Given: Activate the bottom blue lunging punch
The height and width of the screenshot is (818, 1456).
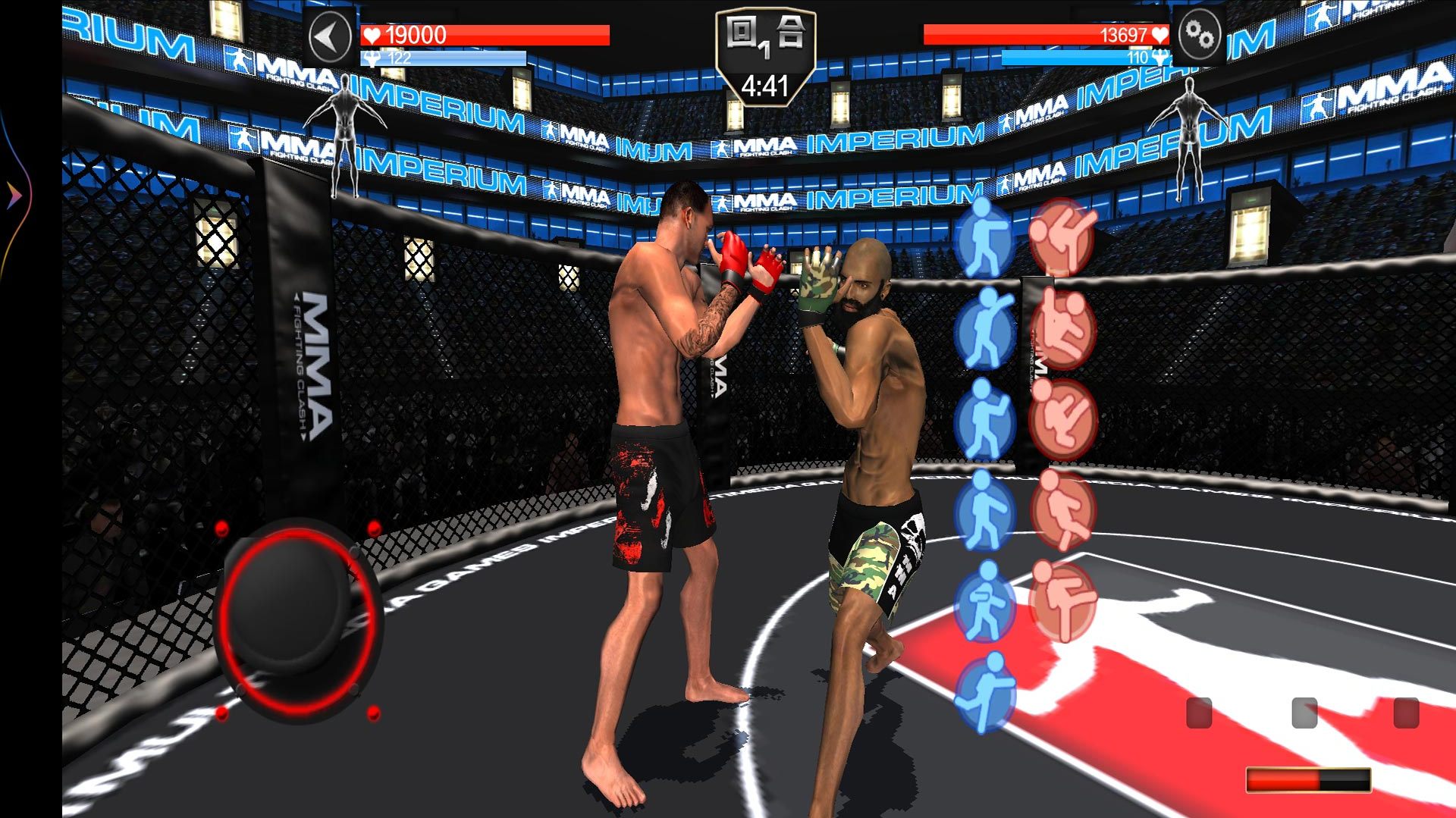Looking at the screenshot, I should [x=984, y=694].
